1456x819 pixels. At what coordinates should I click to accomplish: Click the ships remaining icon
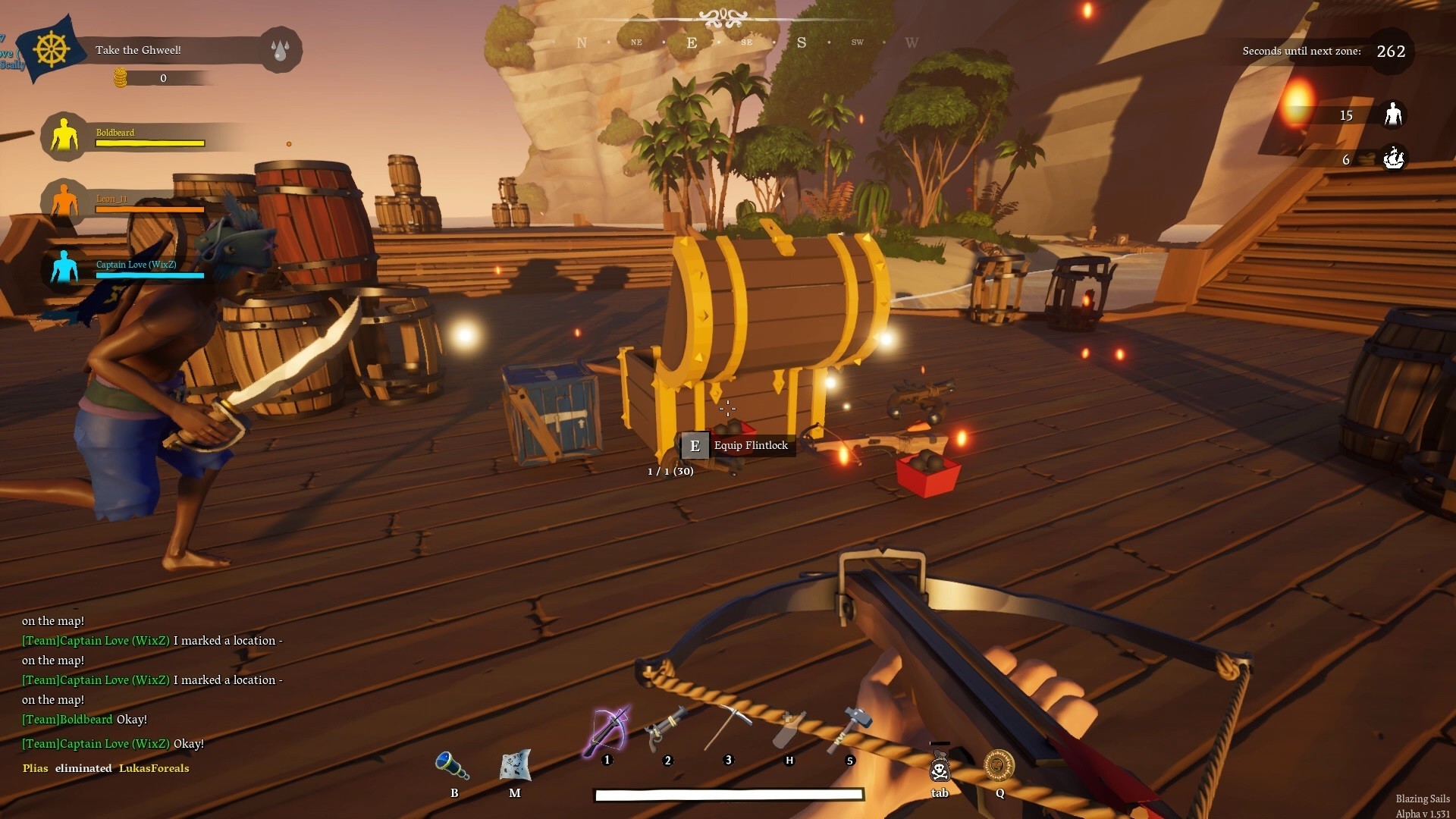1393,158
